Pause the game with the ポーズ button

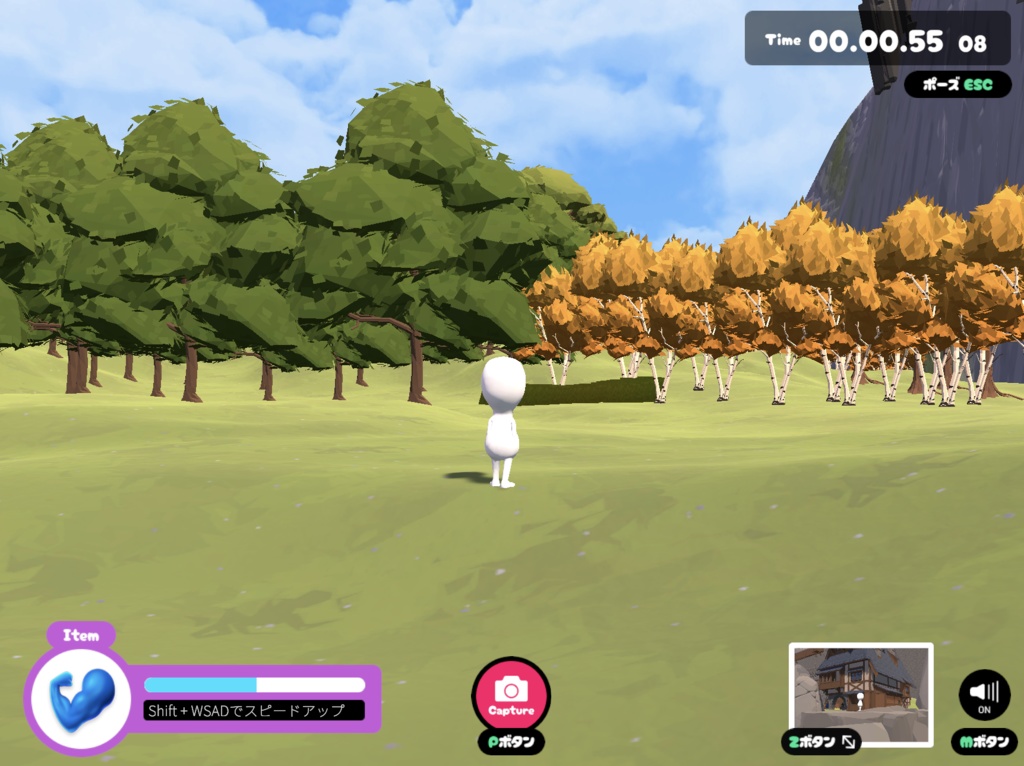point(957,85)
